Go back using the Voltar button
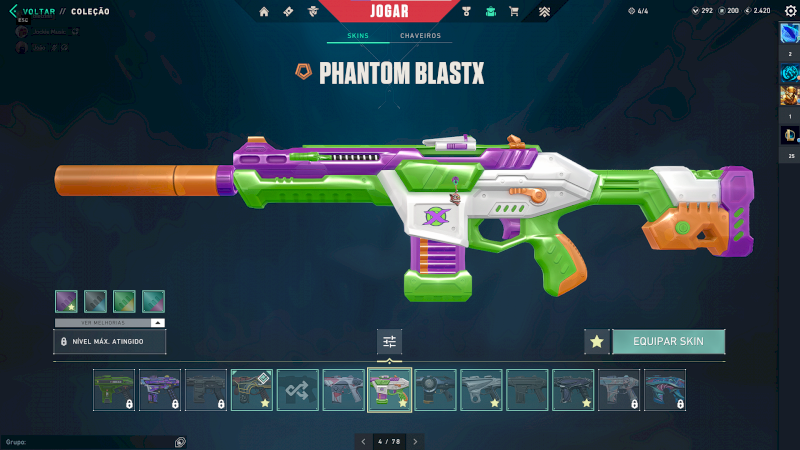The height and width of the screenshot is (450, 800). tap(28, 11)
